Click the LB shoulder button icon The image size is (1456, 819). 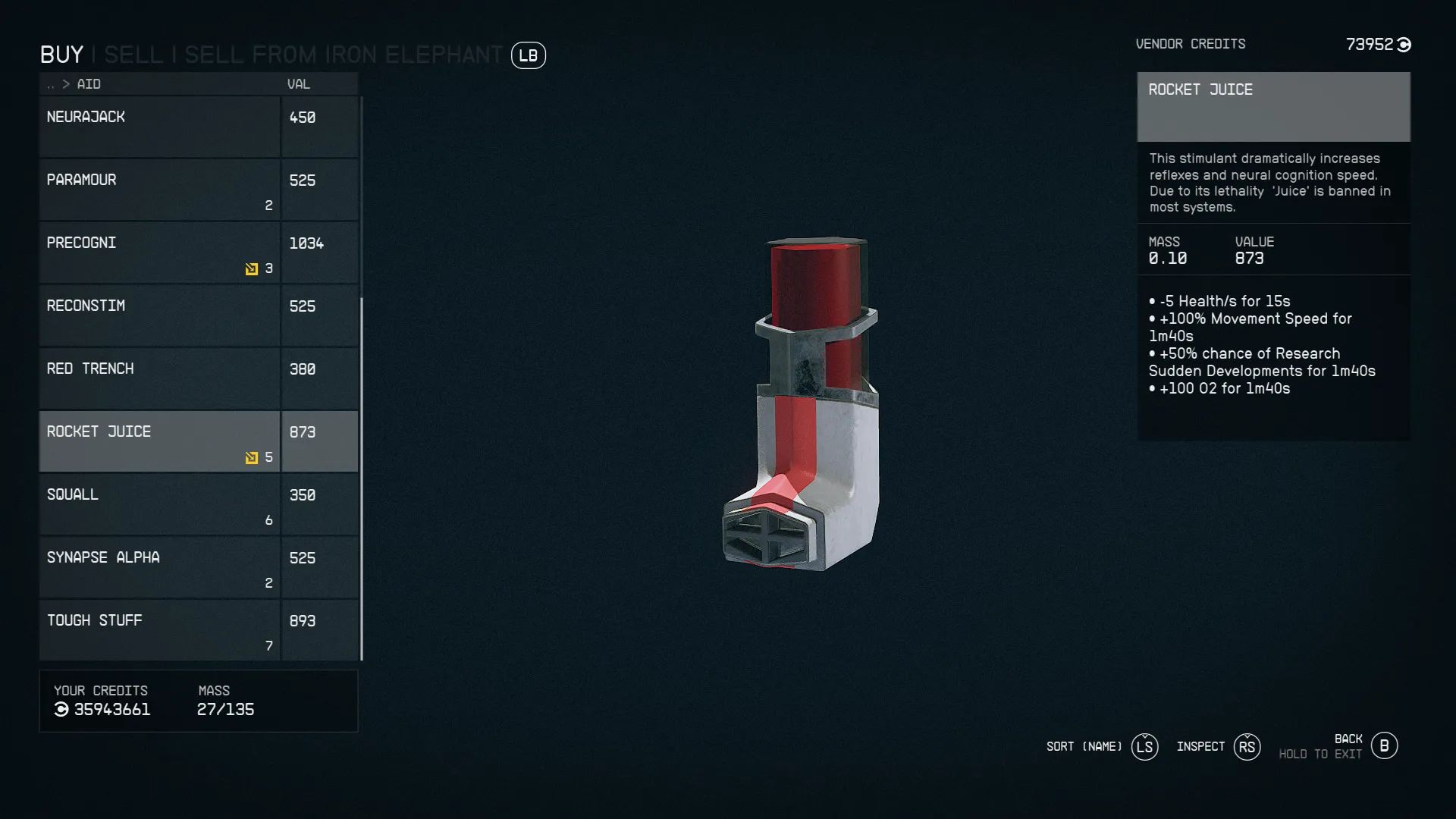[529, 55]
